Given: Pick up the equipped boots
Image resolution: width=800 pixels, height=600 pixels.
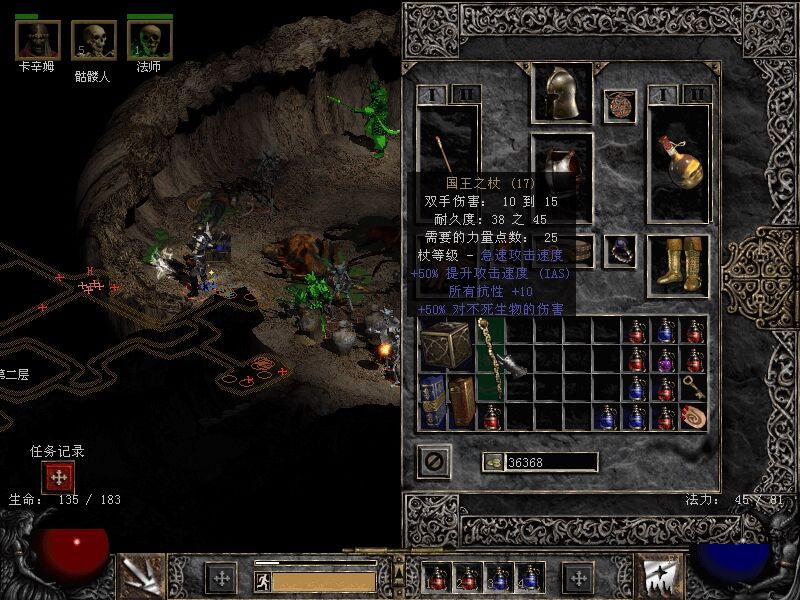Looking at the screenshot, I should [678, 264].
